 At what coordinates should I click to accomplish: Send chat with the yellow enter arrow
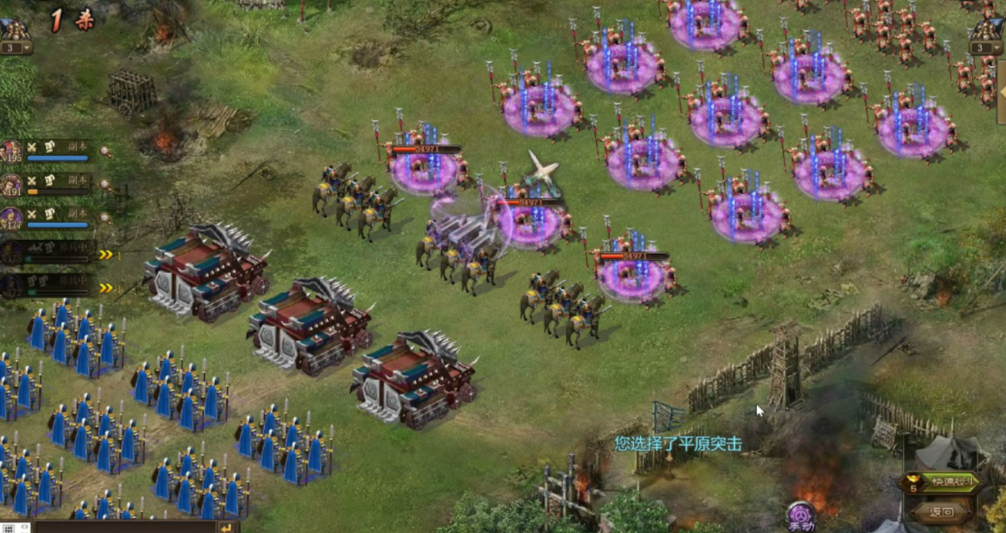point(228,527)
